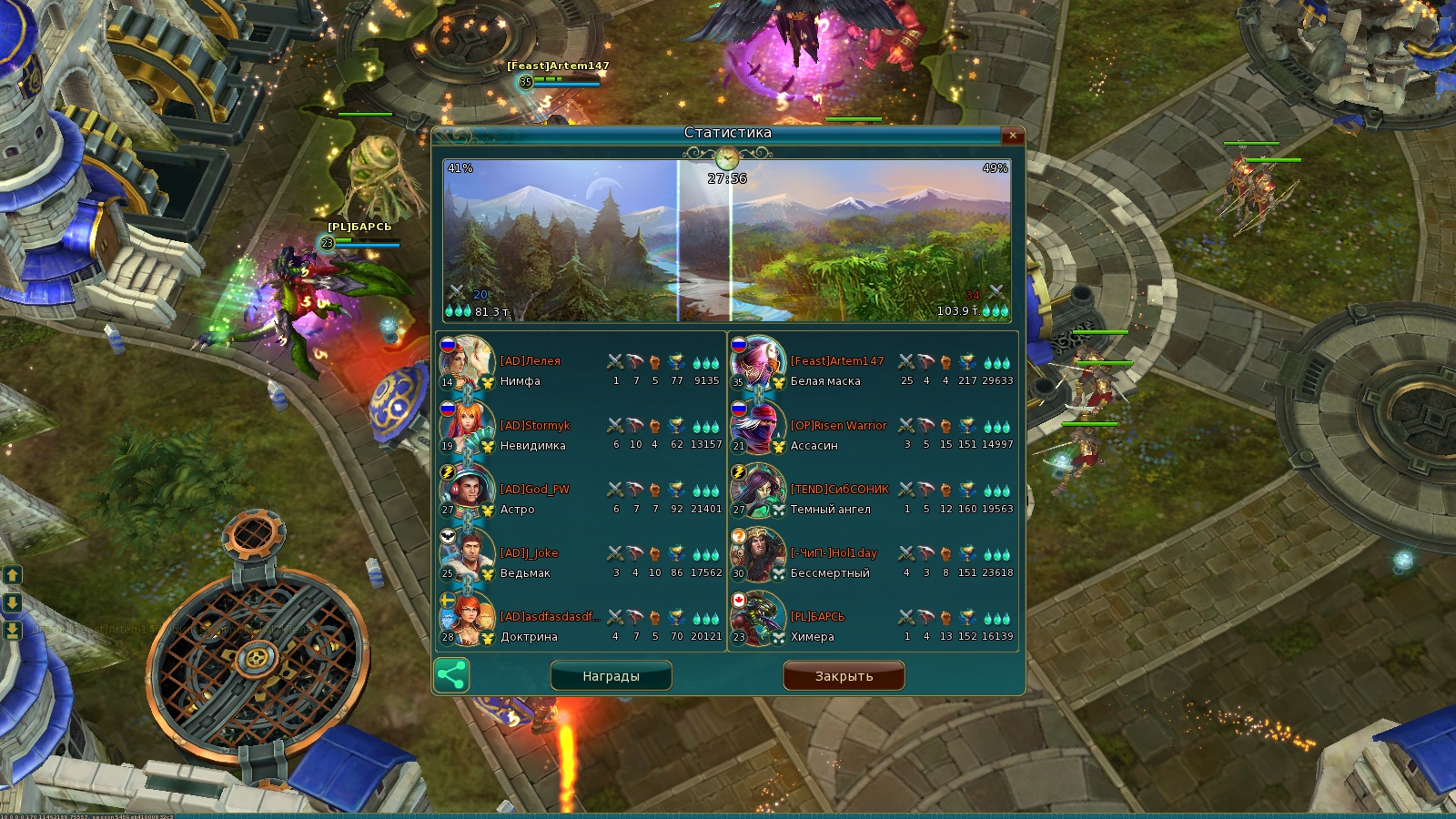The width and height of the screenshot is (1456, 819).
Task: Share the match results via the share icon
Action: (451, 675)
